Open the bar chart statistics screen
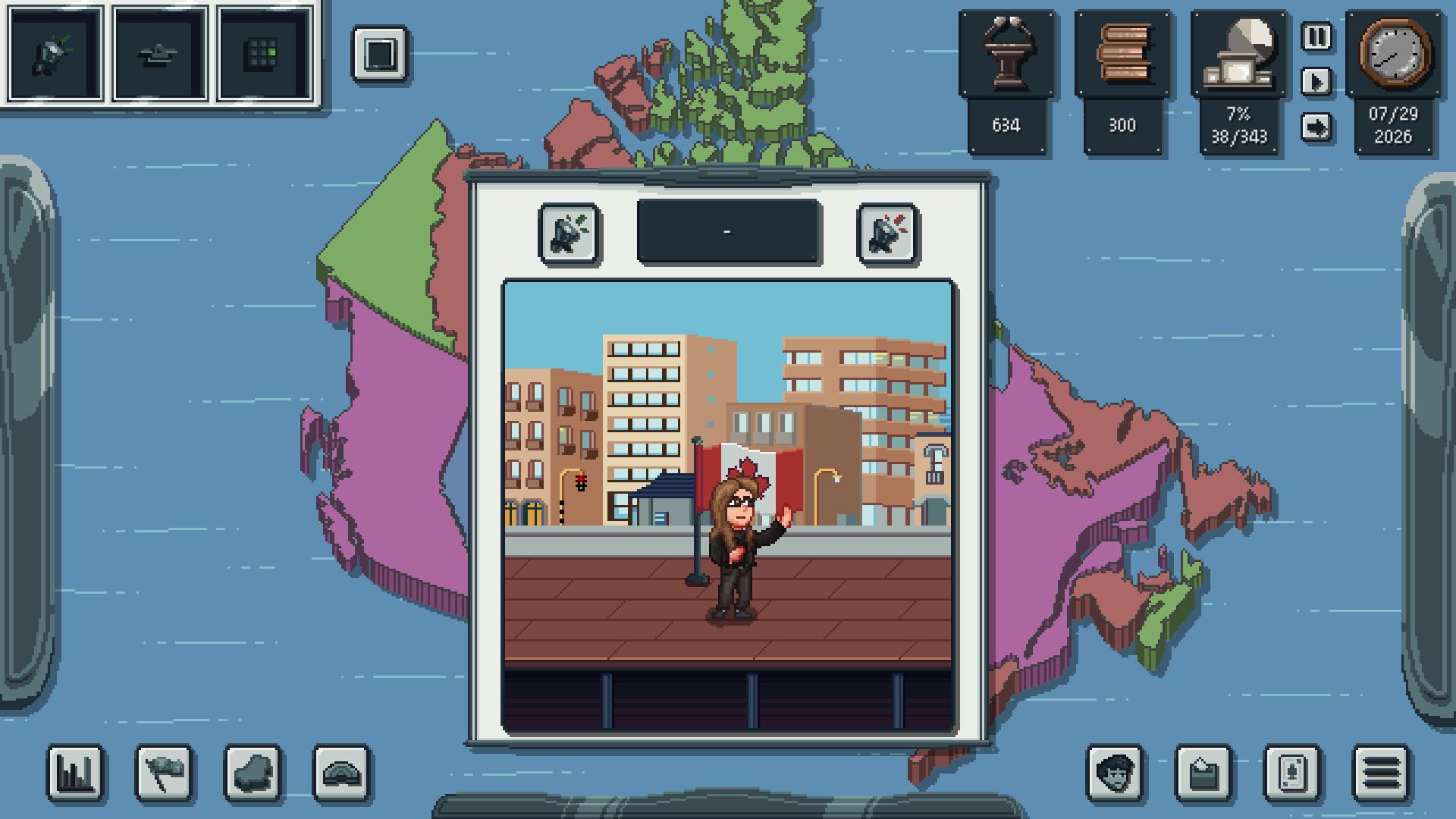This screenshot has width=1456, height=819. click(75, 773)
